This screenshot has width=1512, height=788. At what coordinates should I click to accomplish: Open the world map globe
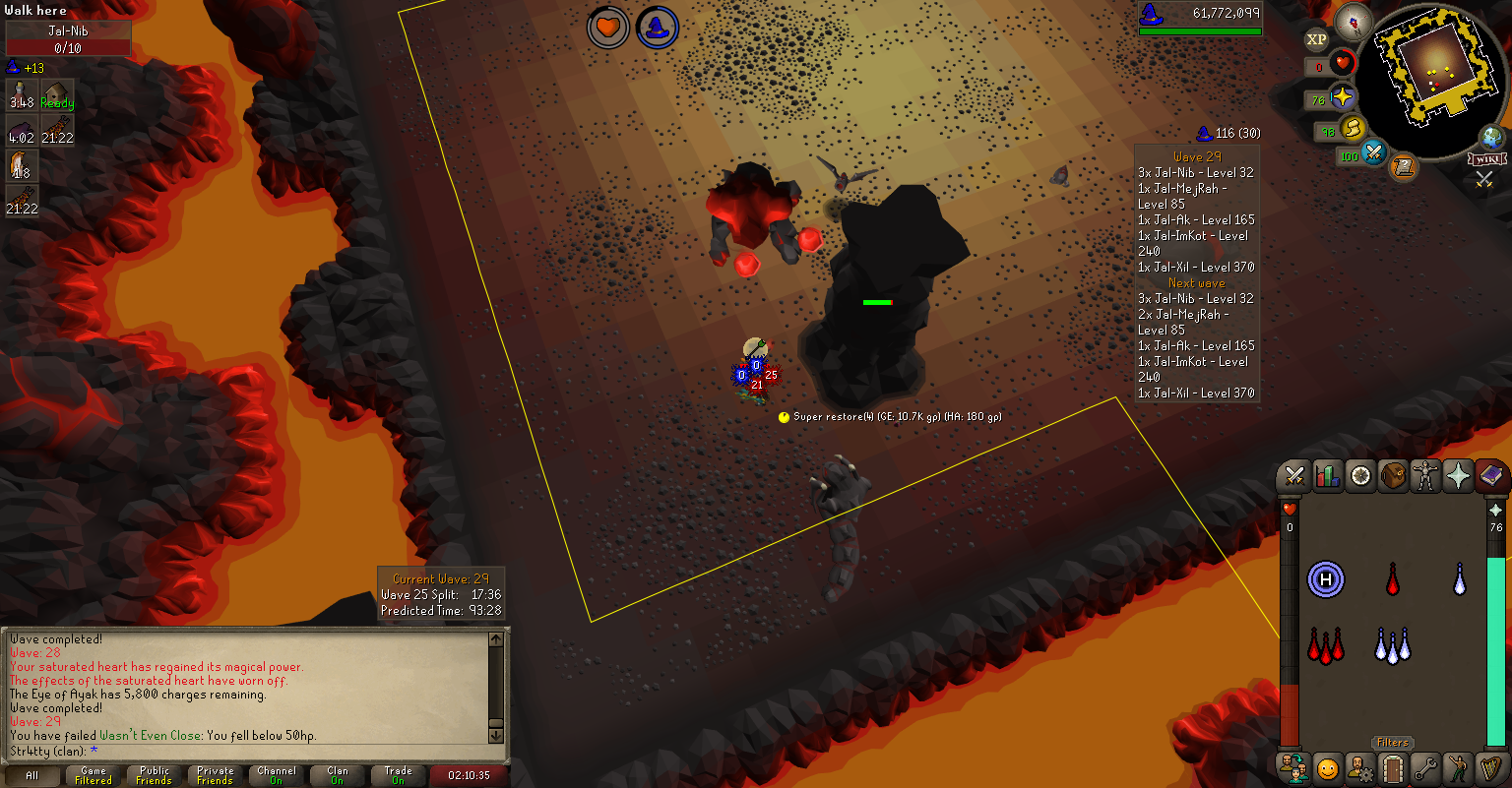[1491, 138]
